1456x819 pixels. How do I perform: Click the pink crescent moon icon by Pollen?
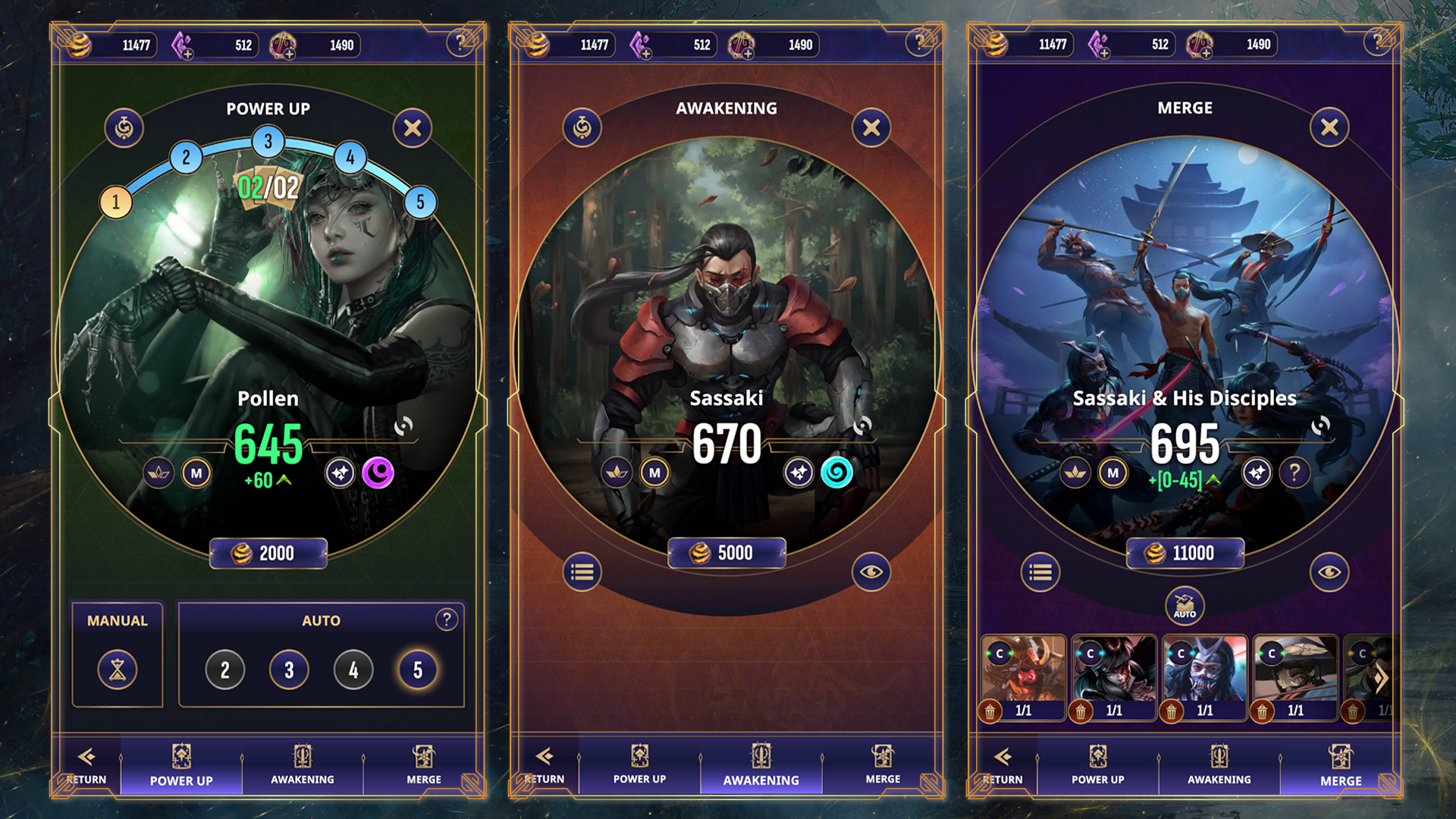pyautogui.click(x=378, y=473)
